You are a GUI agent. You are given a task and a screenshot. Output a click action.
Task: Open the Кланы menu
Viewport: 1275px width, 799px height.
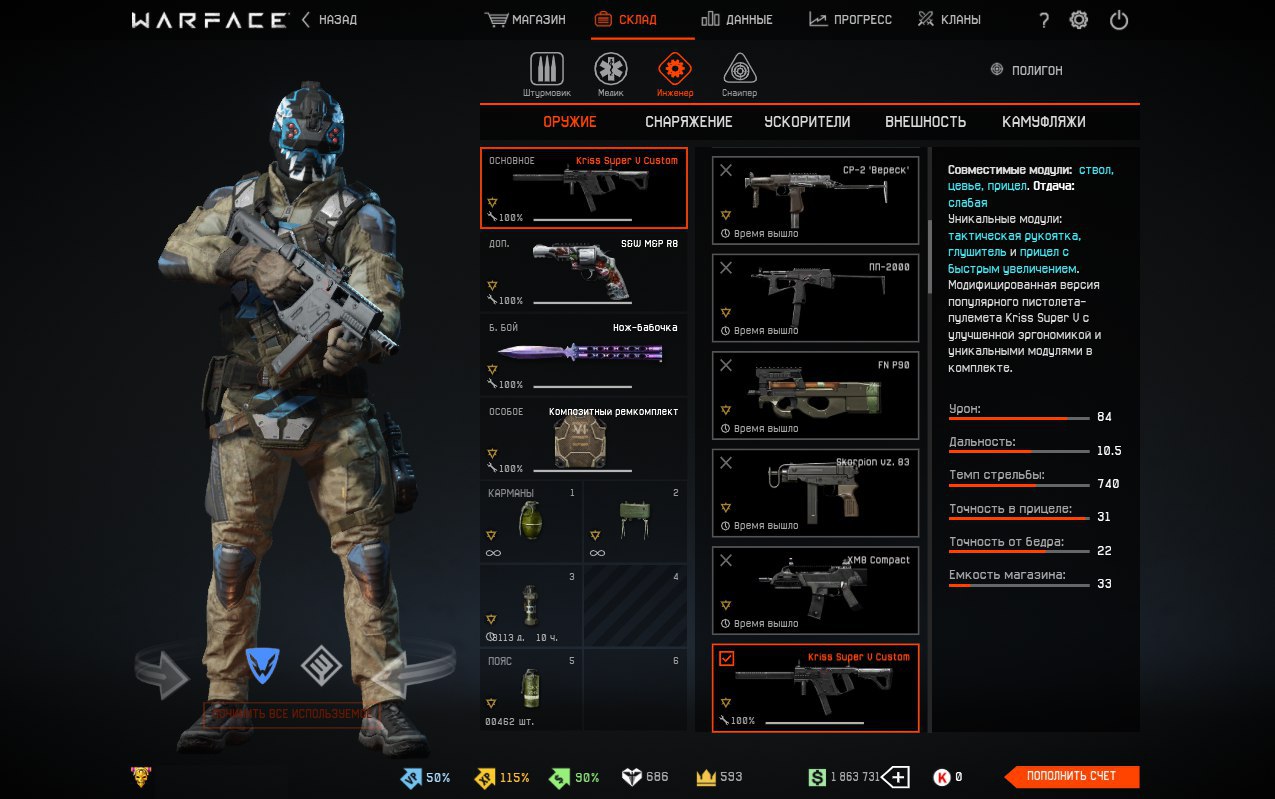tap(949, 20)
